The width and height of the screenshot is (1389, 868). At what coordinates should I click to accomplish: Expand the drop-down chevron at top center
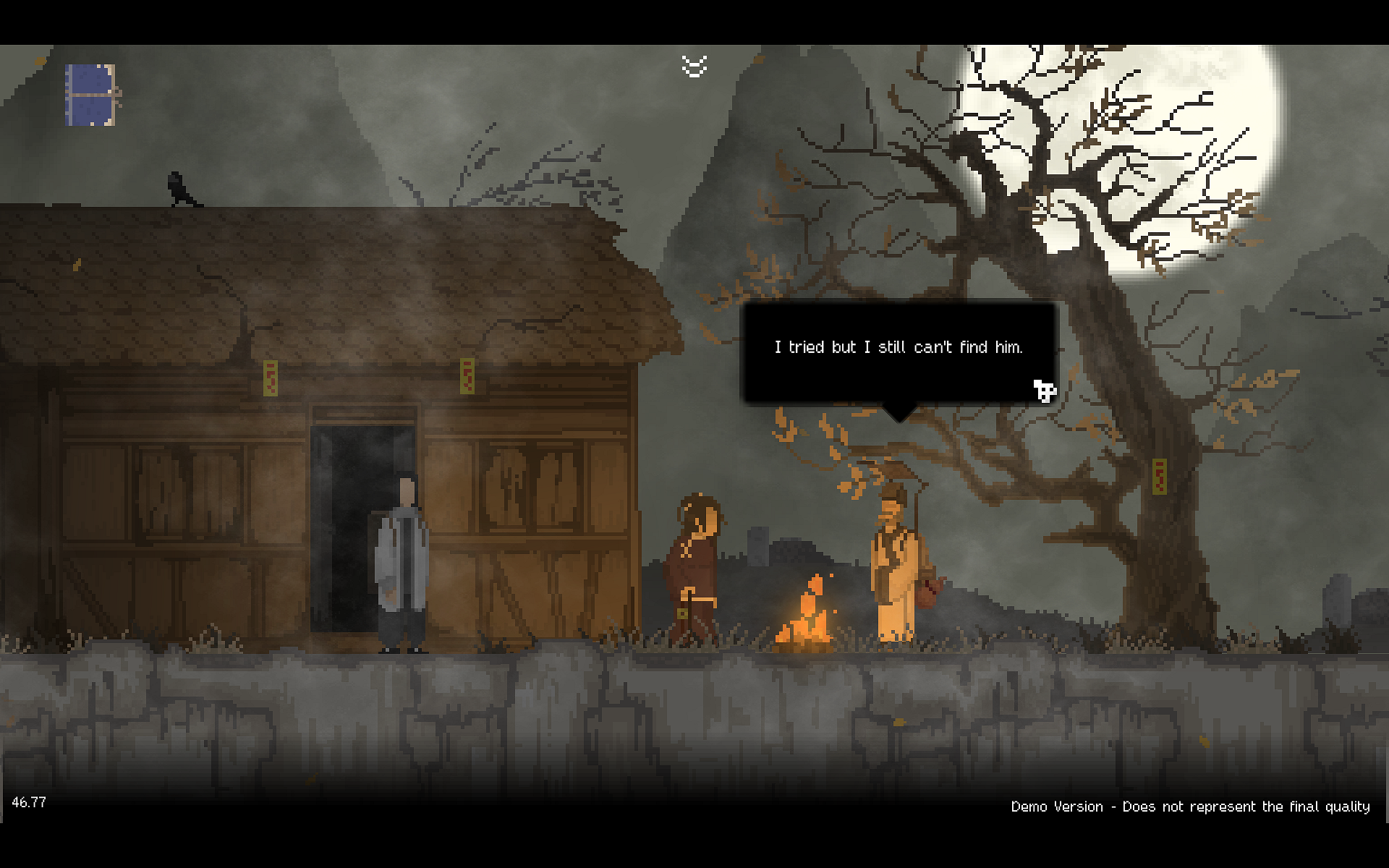point(694,67)
